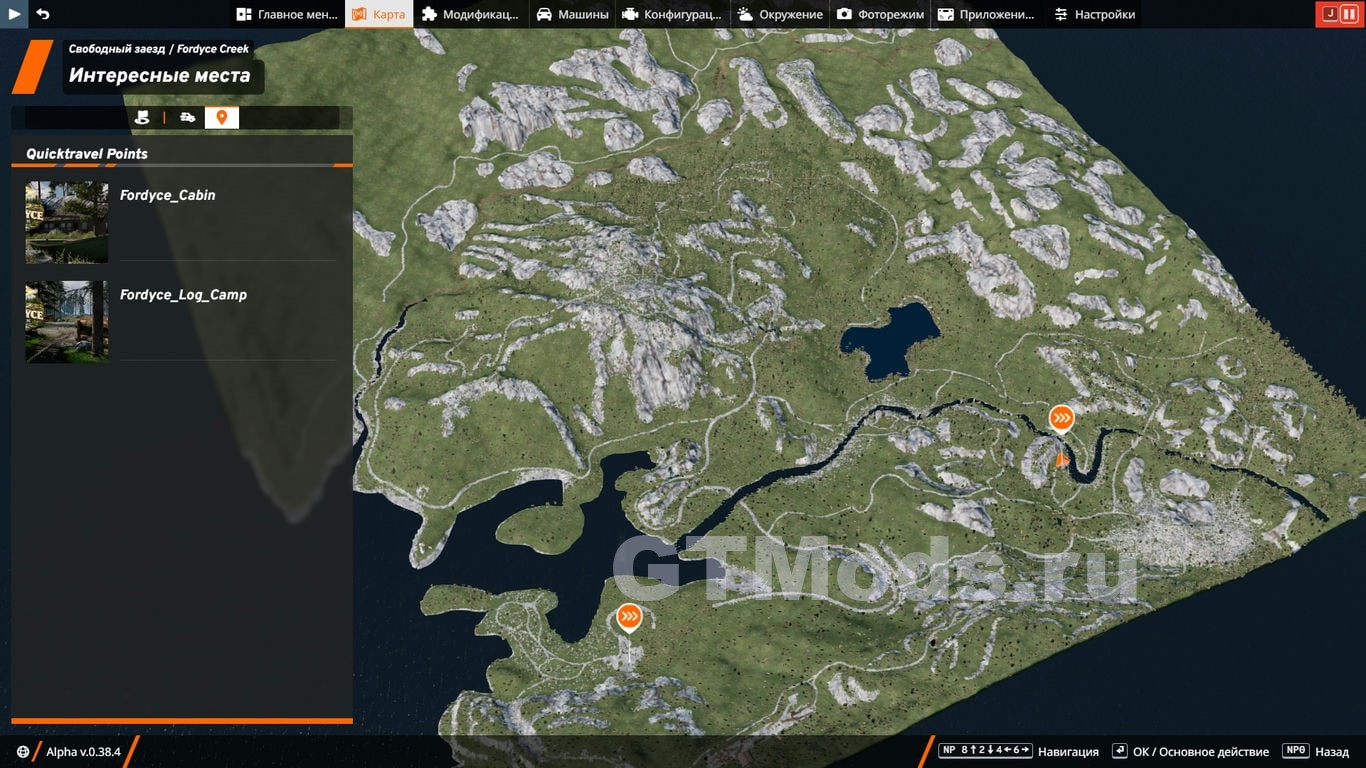Screen dimensions: 1366x768
Task: Click the quicktravel marker near the lake peninsula
Action: (629, 617)
